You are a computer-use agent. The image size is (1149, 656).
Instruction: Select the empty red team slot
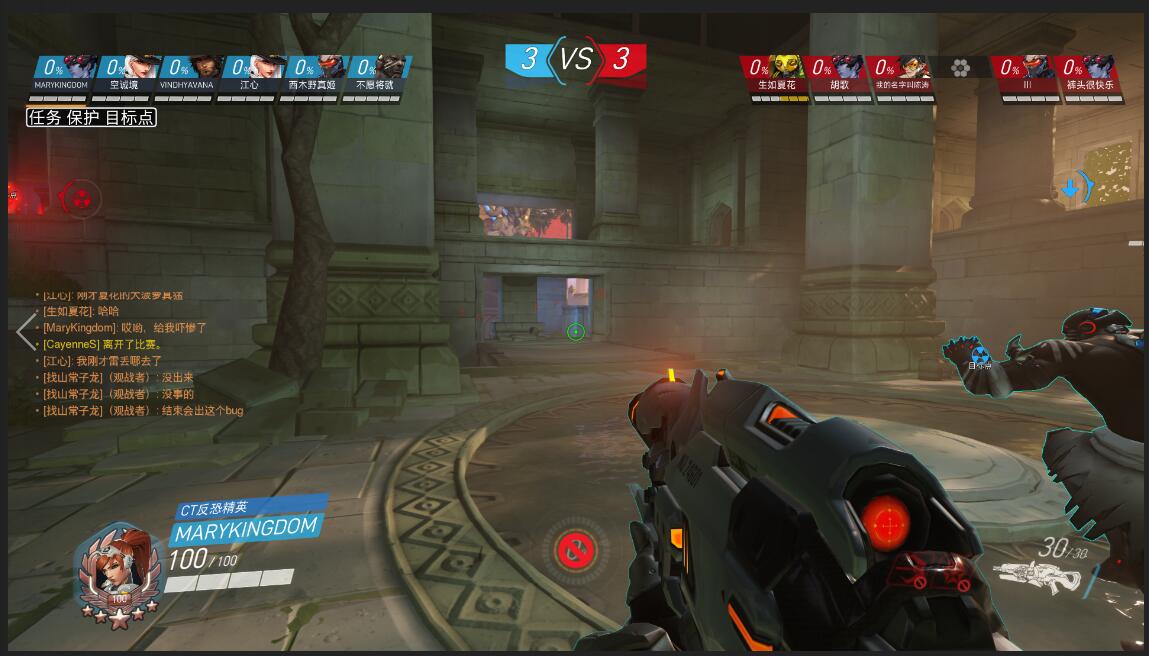[960, 68]
